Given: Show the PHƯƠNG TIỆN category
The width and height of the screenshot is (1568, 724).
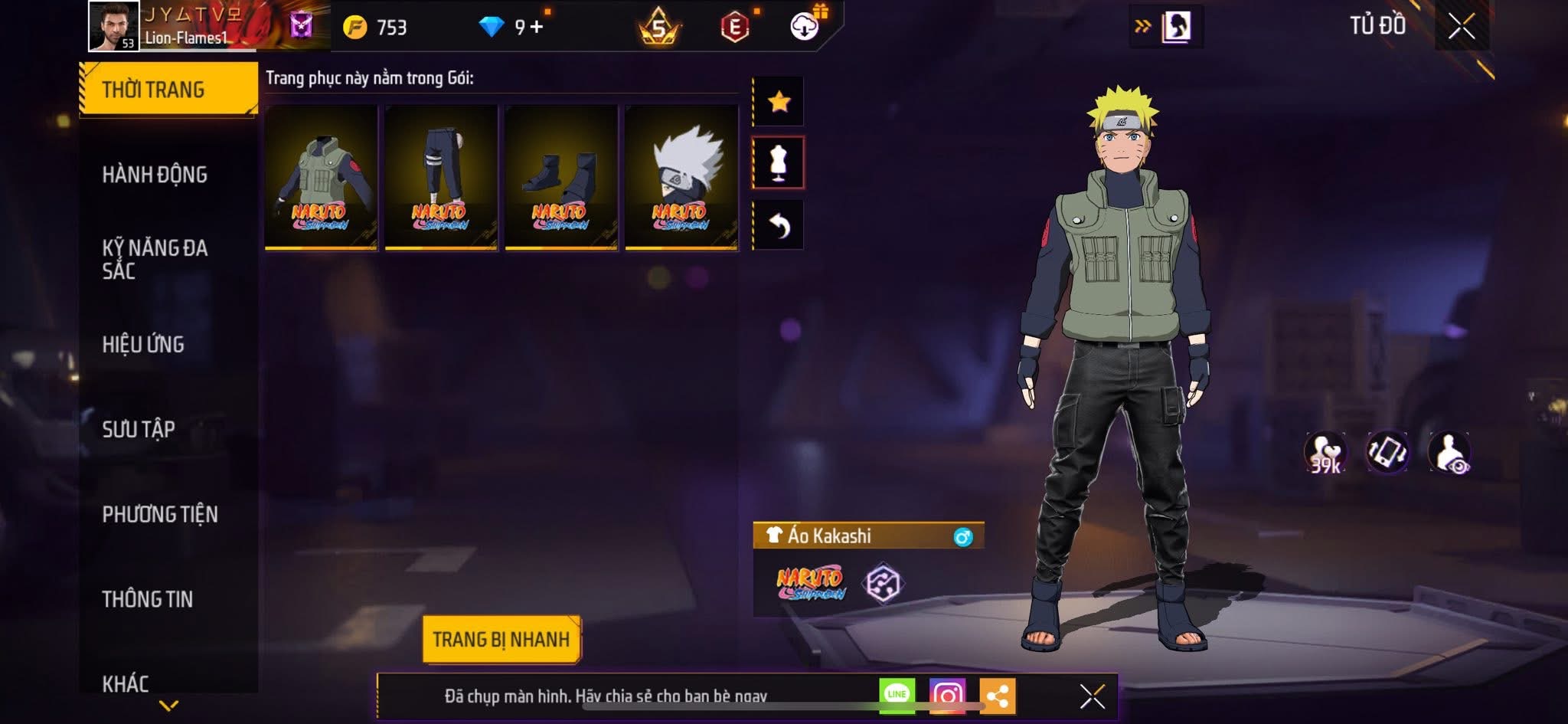Looking at the screenshot, I should pyautogui.click(x=160, y=514).
